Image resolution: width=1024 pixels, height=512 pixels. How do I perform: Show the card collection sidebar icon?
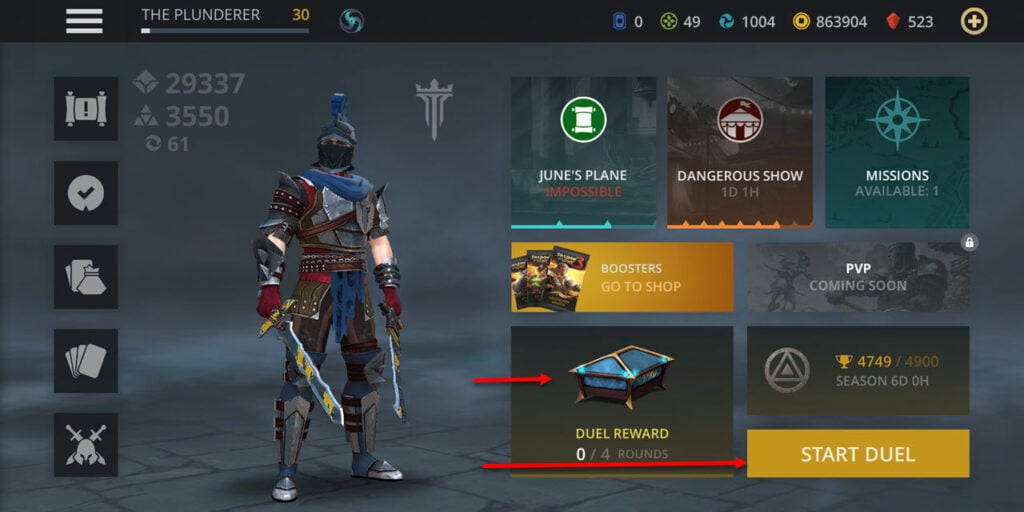pyautogui.click(x=86, y=361)
